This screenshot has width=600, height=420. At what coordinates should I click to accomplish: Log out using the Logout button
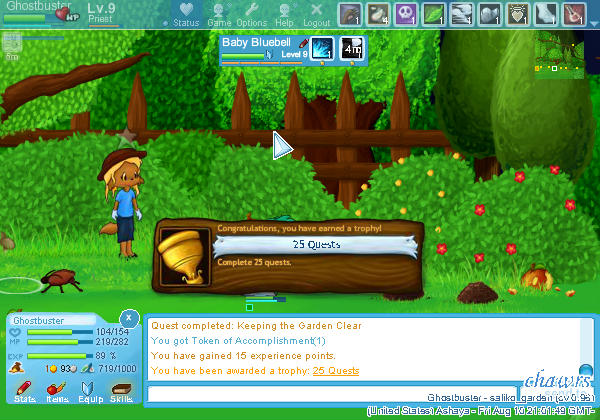point(316,14)
